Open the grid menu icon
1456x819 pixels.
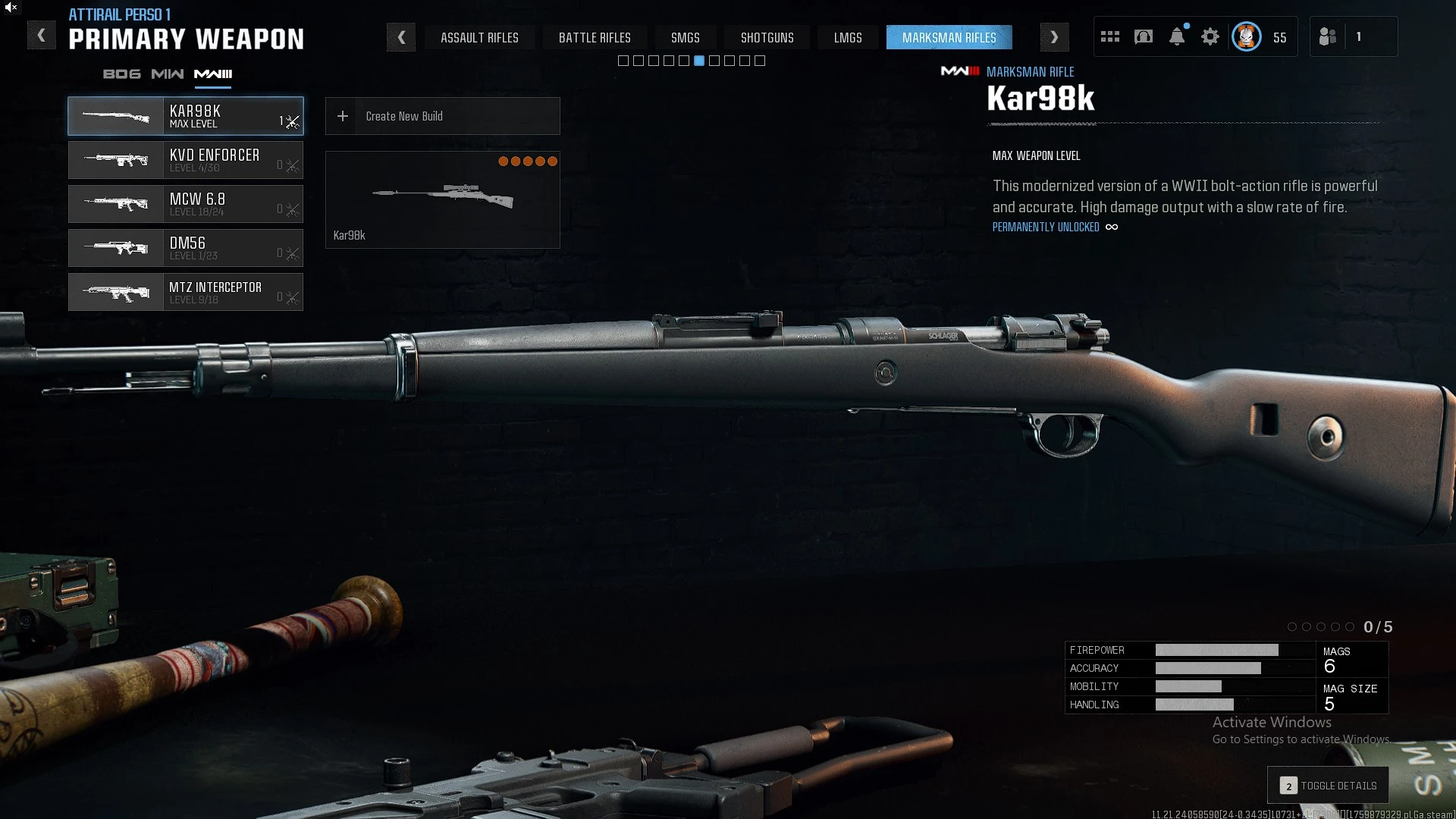1110,36
